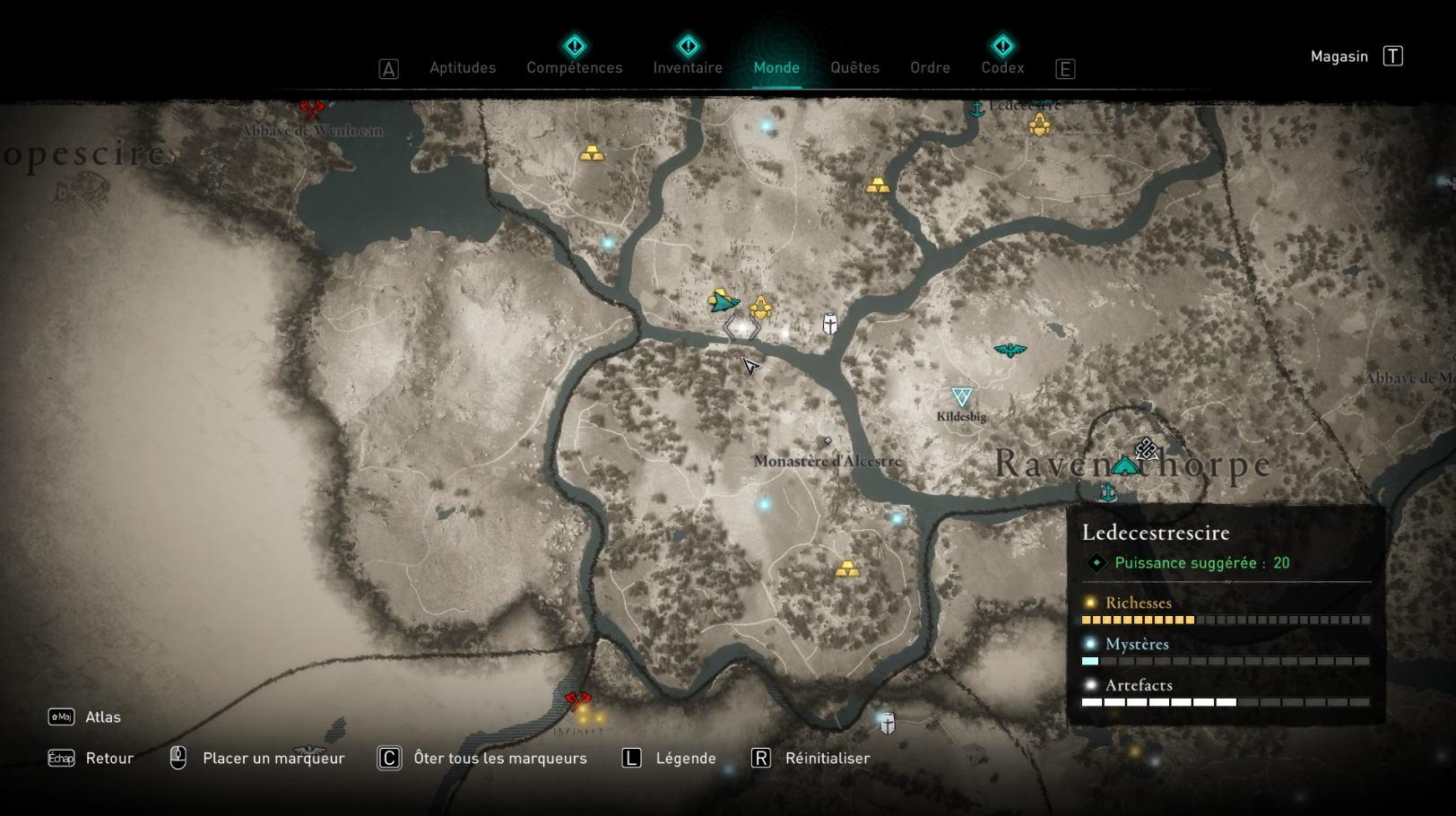Show the Quêtes tab
1456x816 pixels.
[854, 68]
